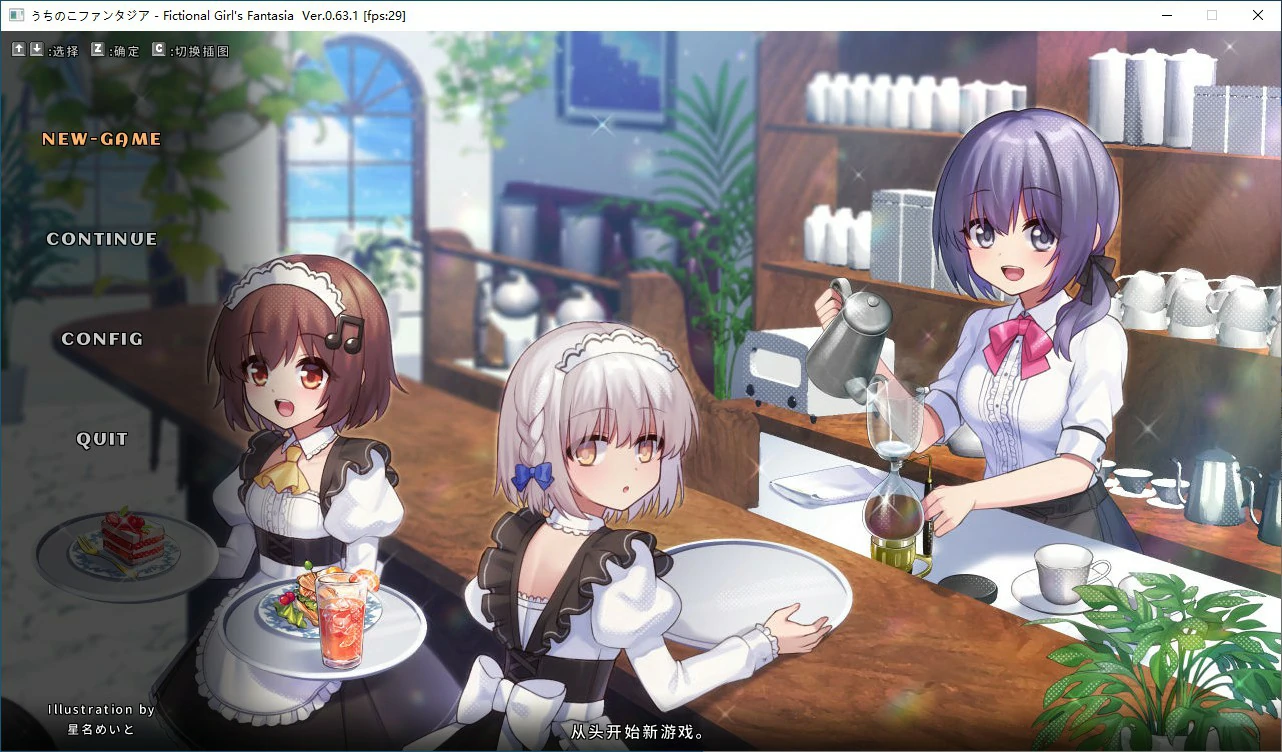Viewport: 1282px width, 752px height.
Task: Open the CONFIG settings menu
Action: pos(100,338)
